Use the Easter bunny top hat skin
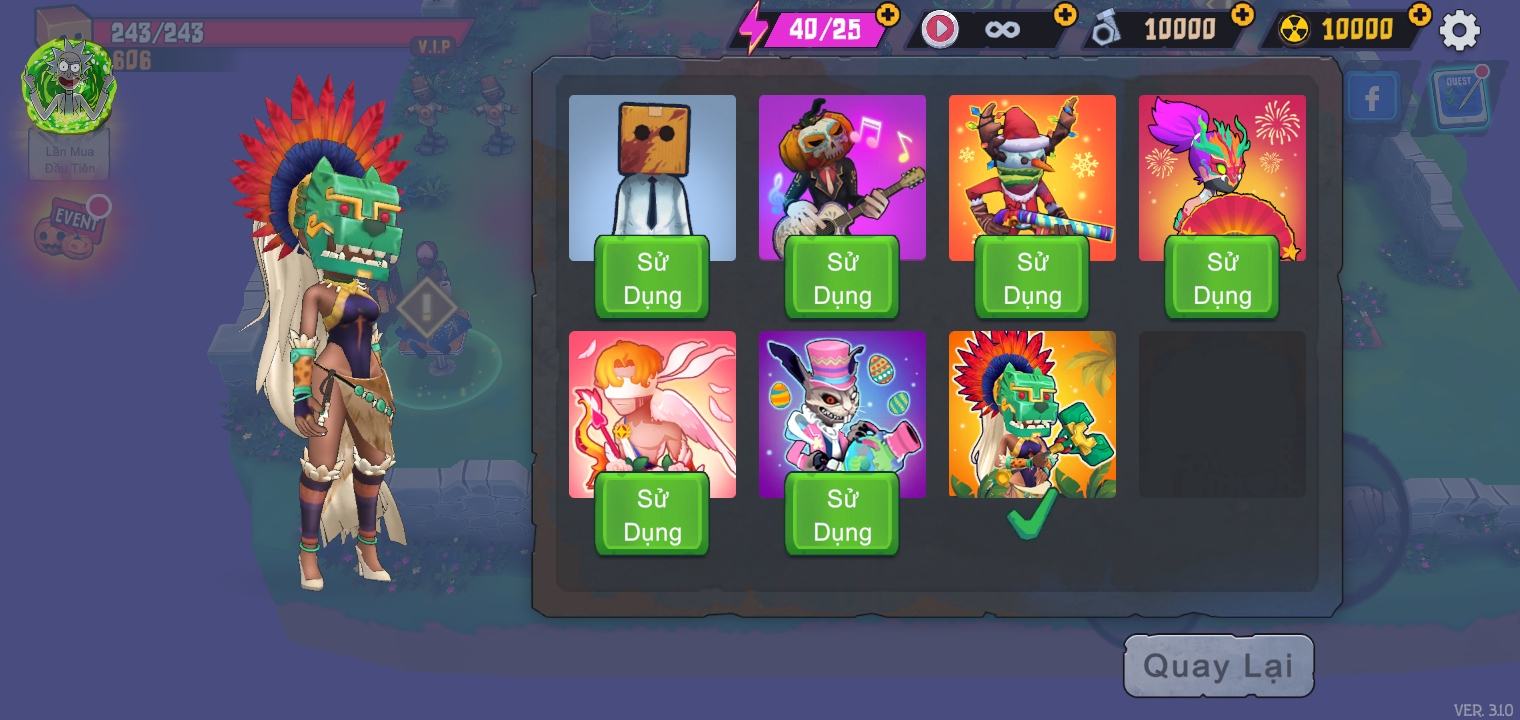The height and width of the screenshot is (720, 1520). pos(842,514)
